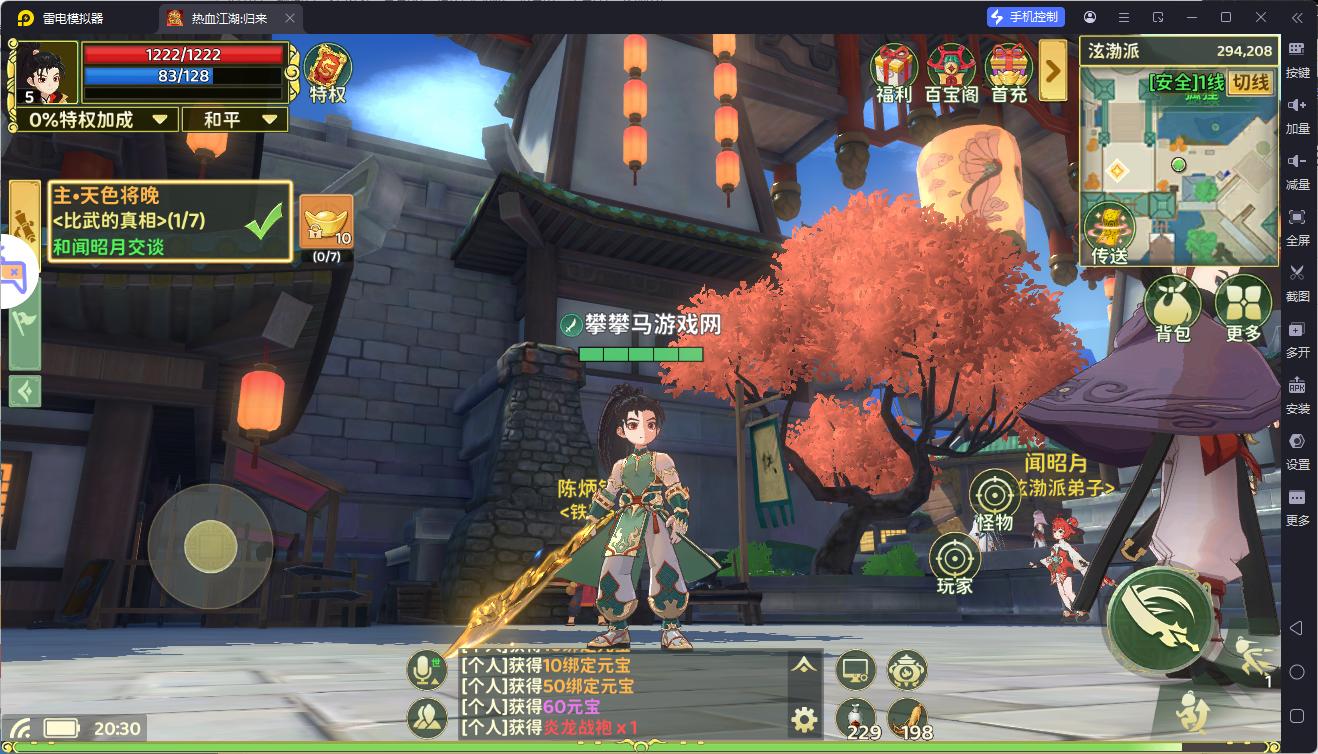1318x754 pixels.
Task: Show the 更多 game menu
Action: click(1243, 309)
